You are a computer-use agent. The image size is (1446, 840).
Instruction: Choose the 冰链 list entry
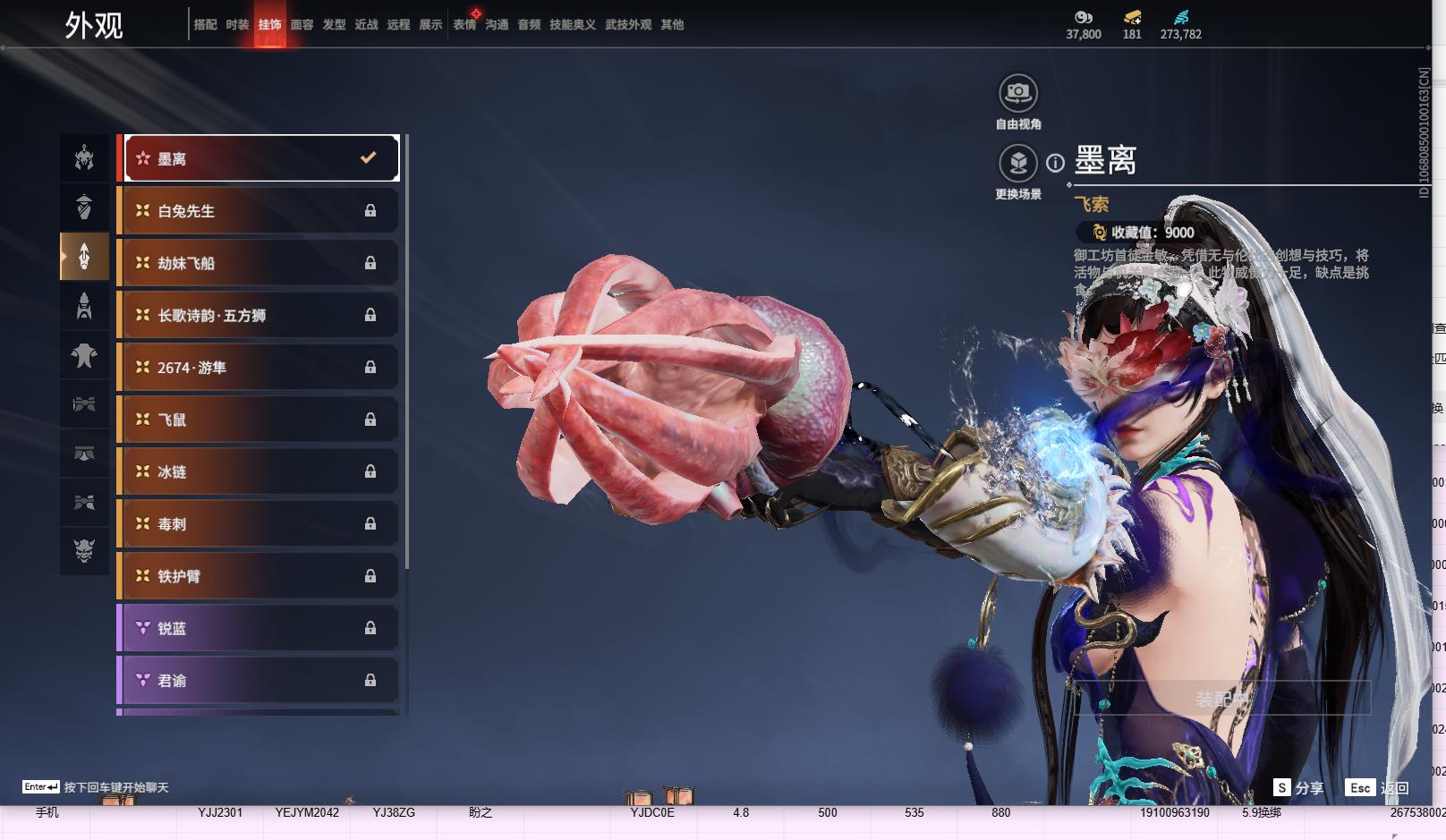pos(260,471)
